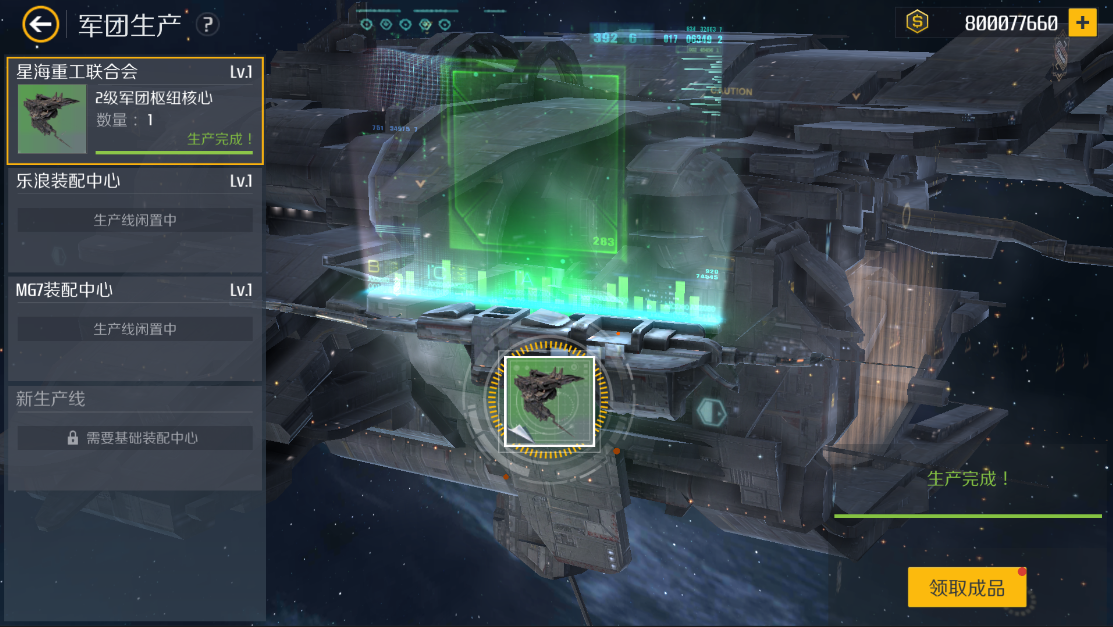Viewport: 1113px width, 627px height.
Task: Go back using the arrow button
Action: click(40, 24)
